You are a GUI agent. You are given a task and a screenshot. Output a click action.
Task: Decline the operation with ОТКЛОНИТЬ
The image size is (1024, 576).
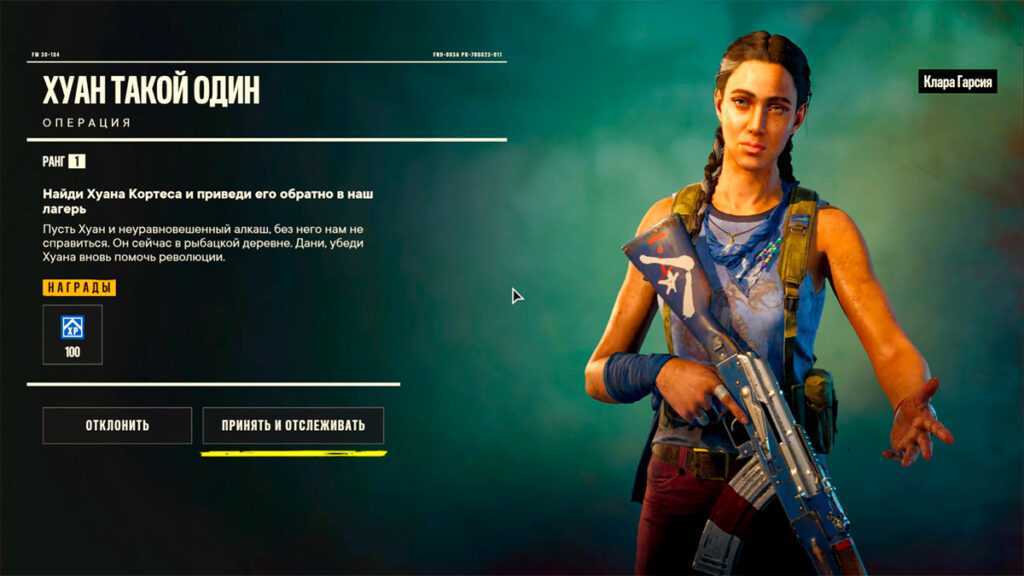(x=117, y=425)
